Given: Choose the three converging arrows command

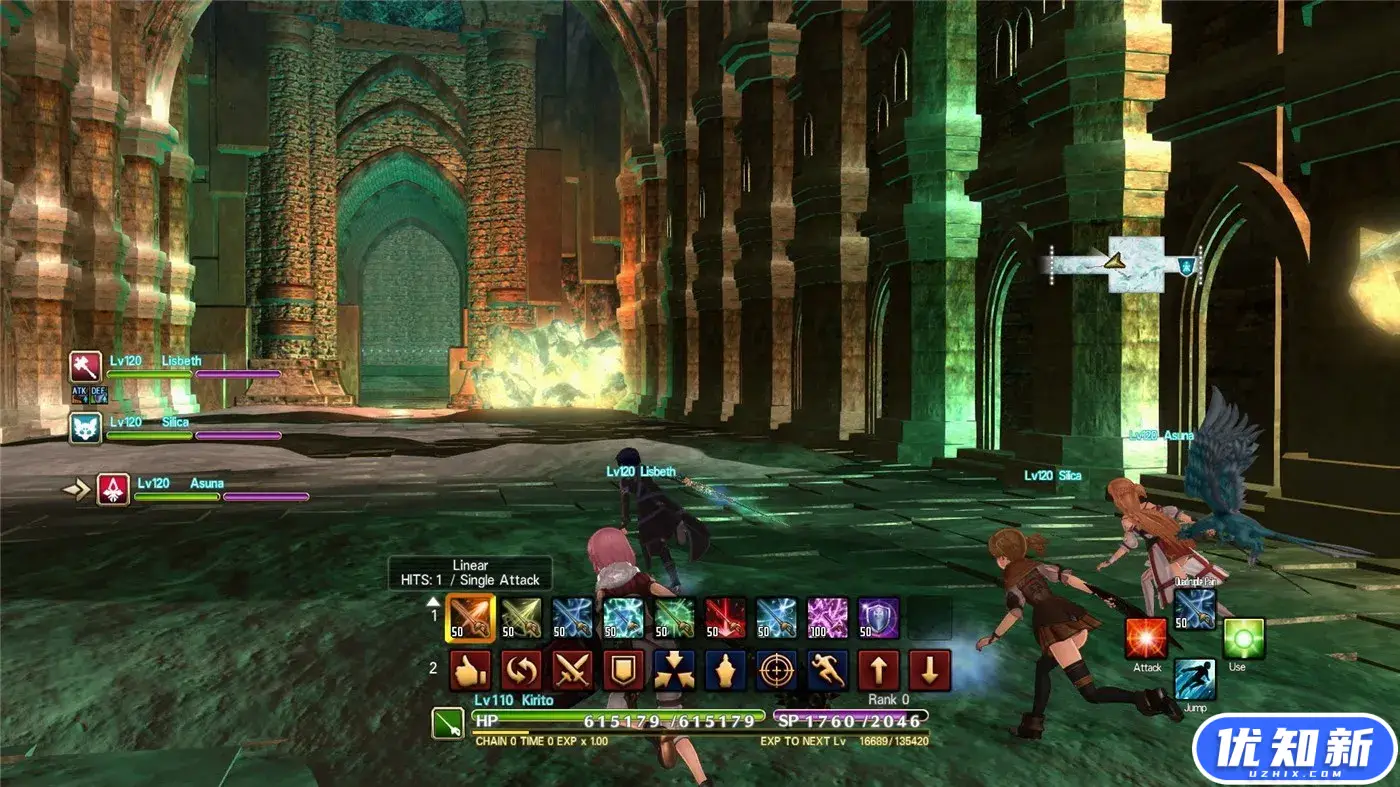Looking at the screenshot, I should tap(674, 671).
